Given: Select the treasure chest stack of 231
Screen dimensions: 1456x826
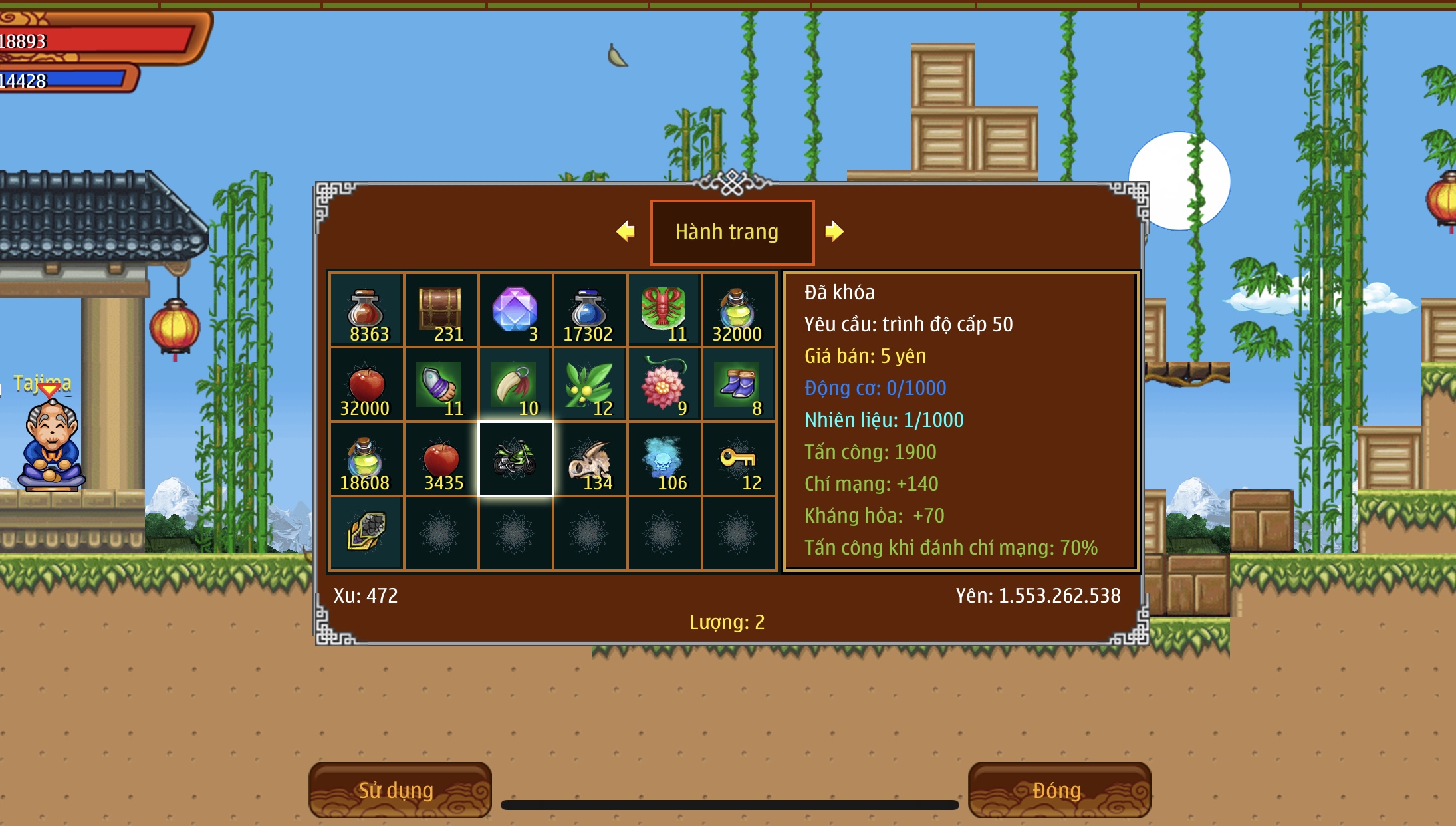Looking at the screenshot, I should pos(441,311).
